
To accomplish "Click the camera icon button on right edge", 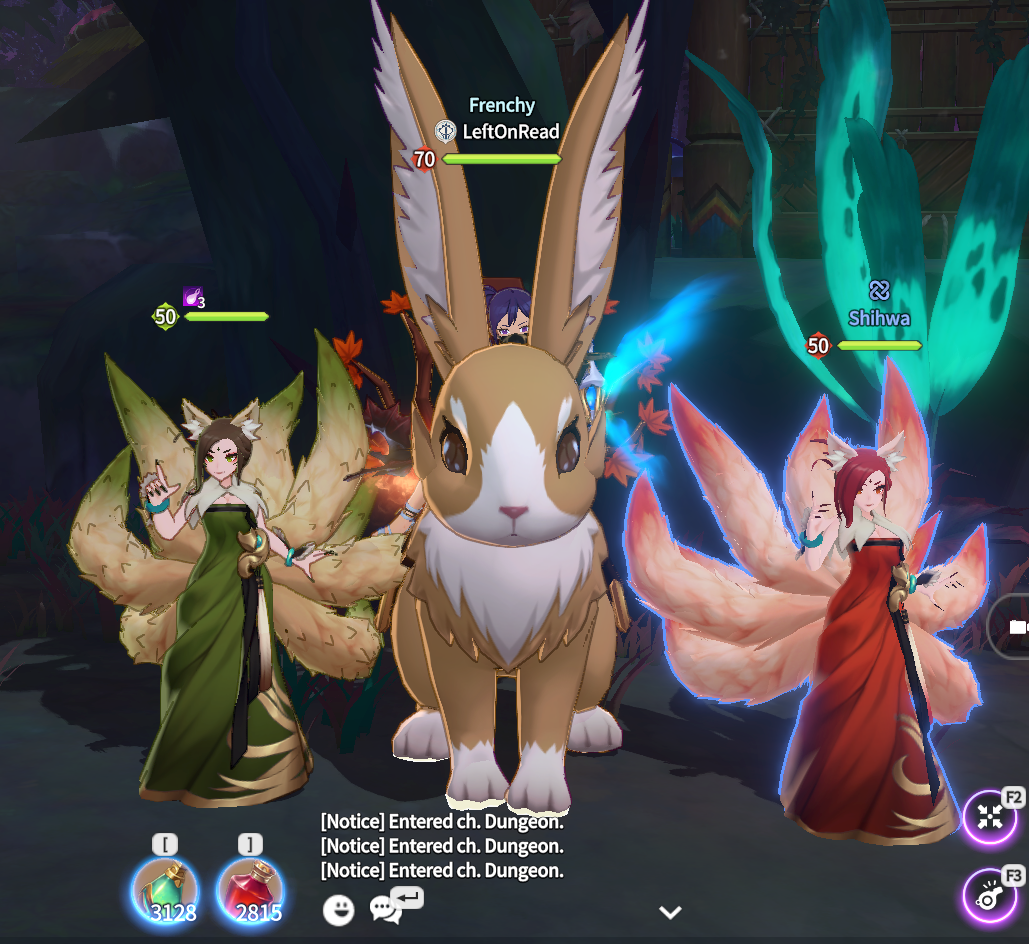I will coord(1016,627).
